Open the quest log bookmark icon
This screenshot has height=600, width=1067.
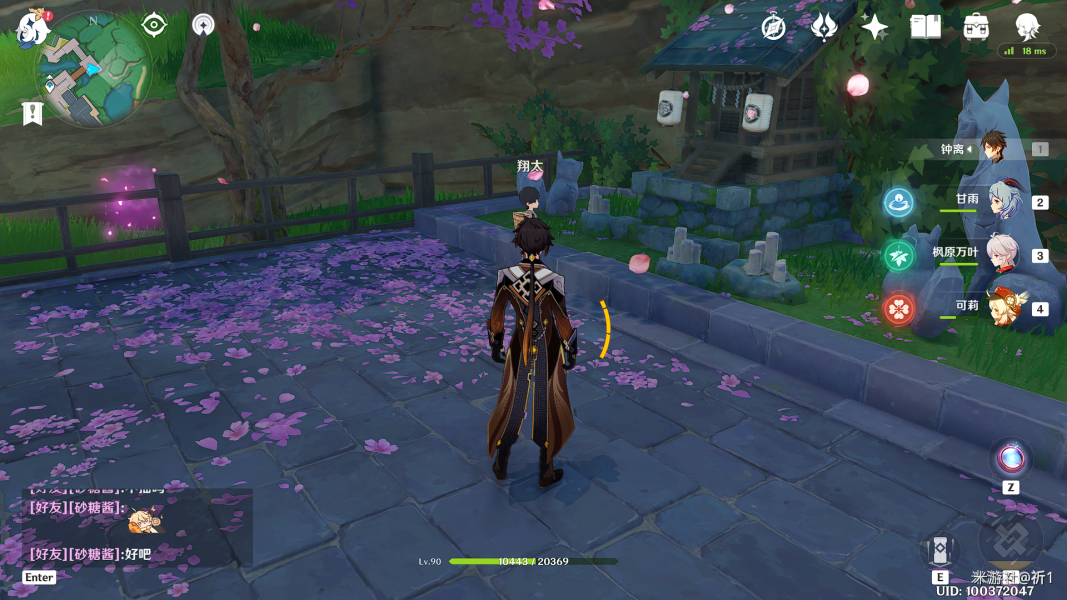pos(32,113)
